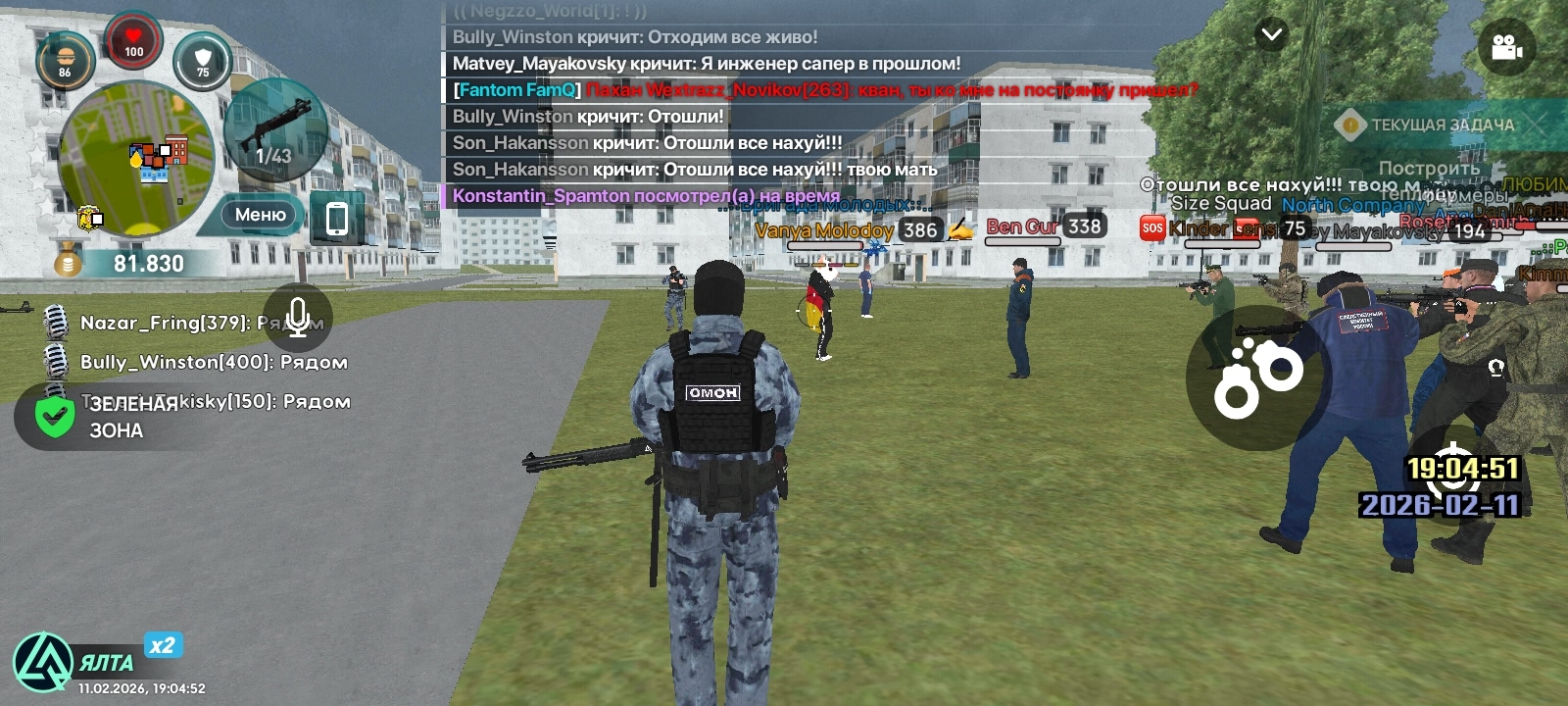
Task: Open the Меню button
Action: tap(259, 214)
